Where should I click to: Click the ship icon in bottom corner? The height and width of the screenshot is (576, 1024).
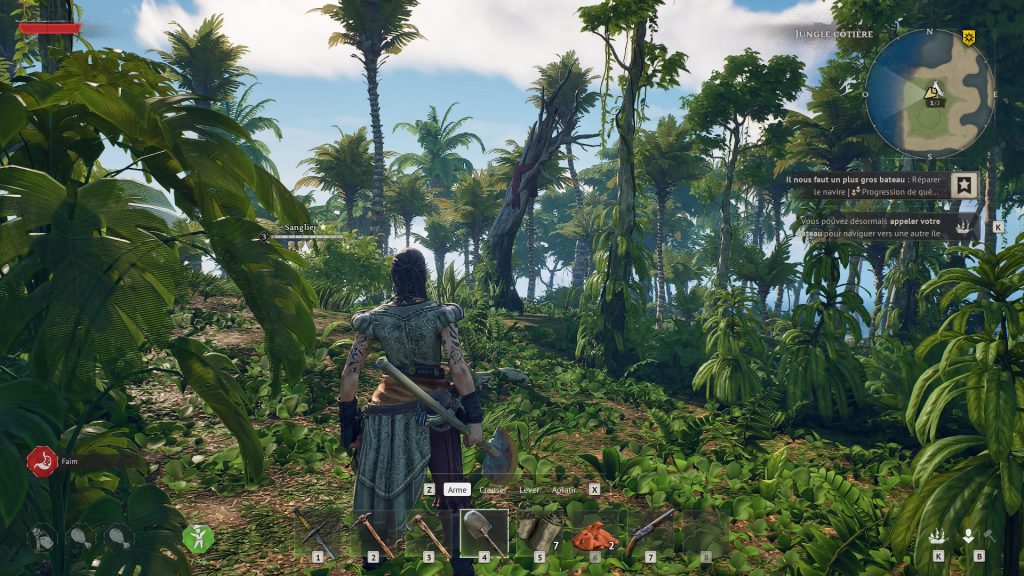(938, 536)
